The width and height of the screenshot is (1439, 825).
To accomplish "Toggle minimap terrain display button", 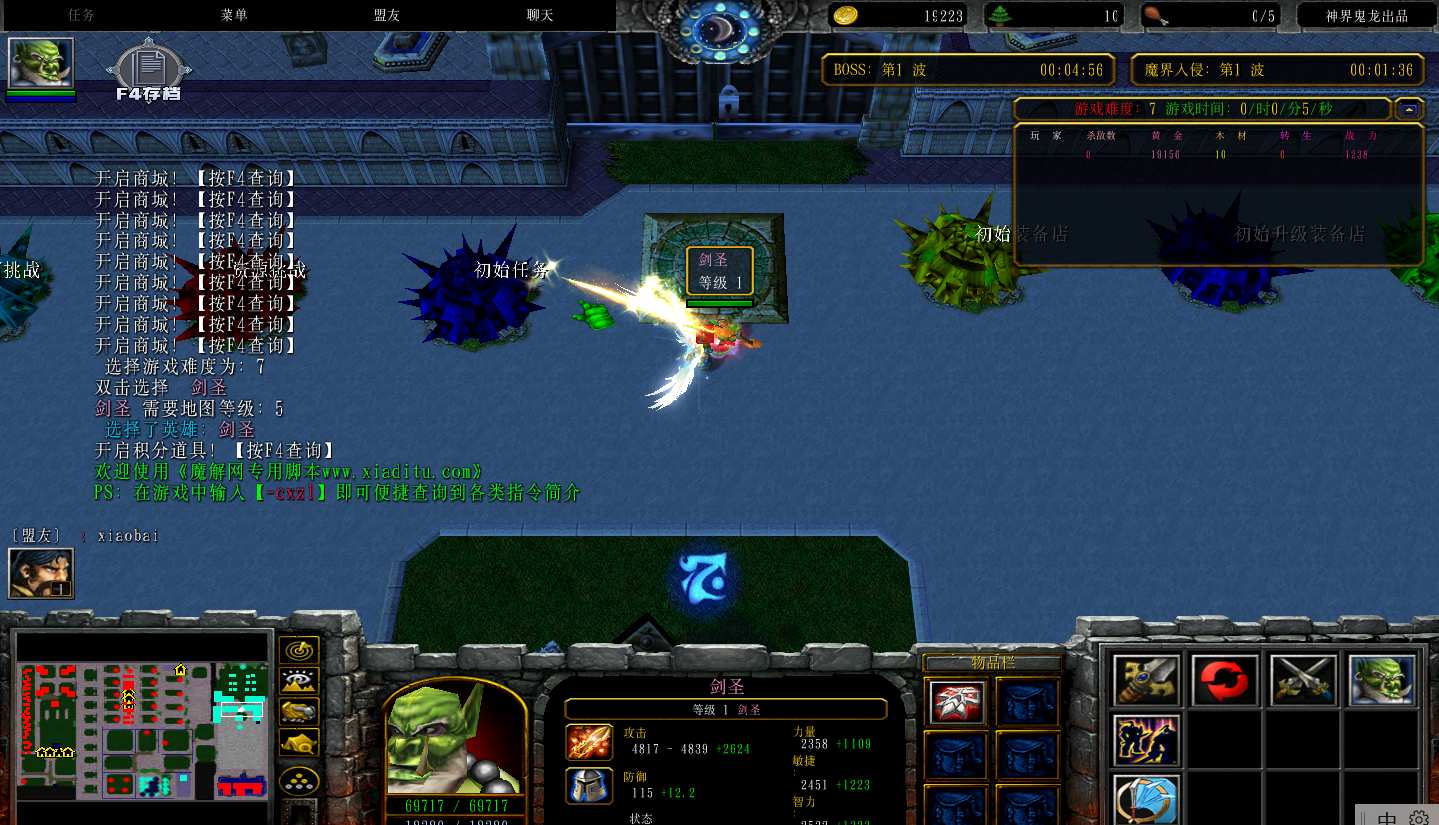I will [x=299, y=681].
